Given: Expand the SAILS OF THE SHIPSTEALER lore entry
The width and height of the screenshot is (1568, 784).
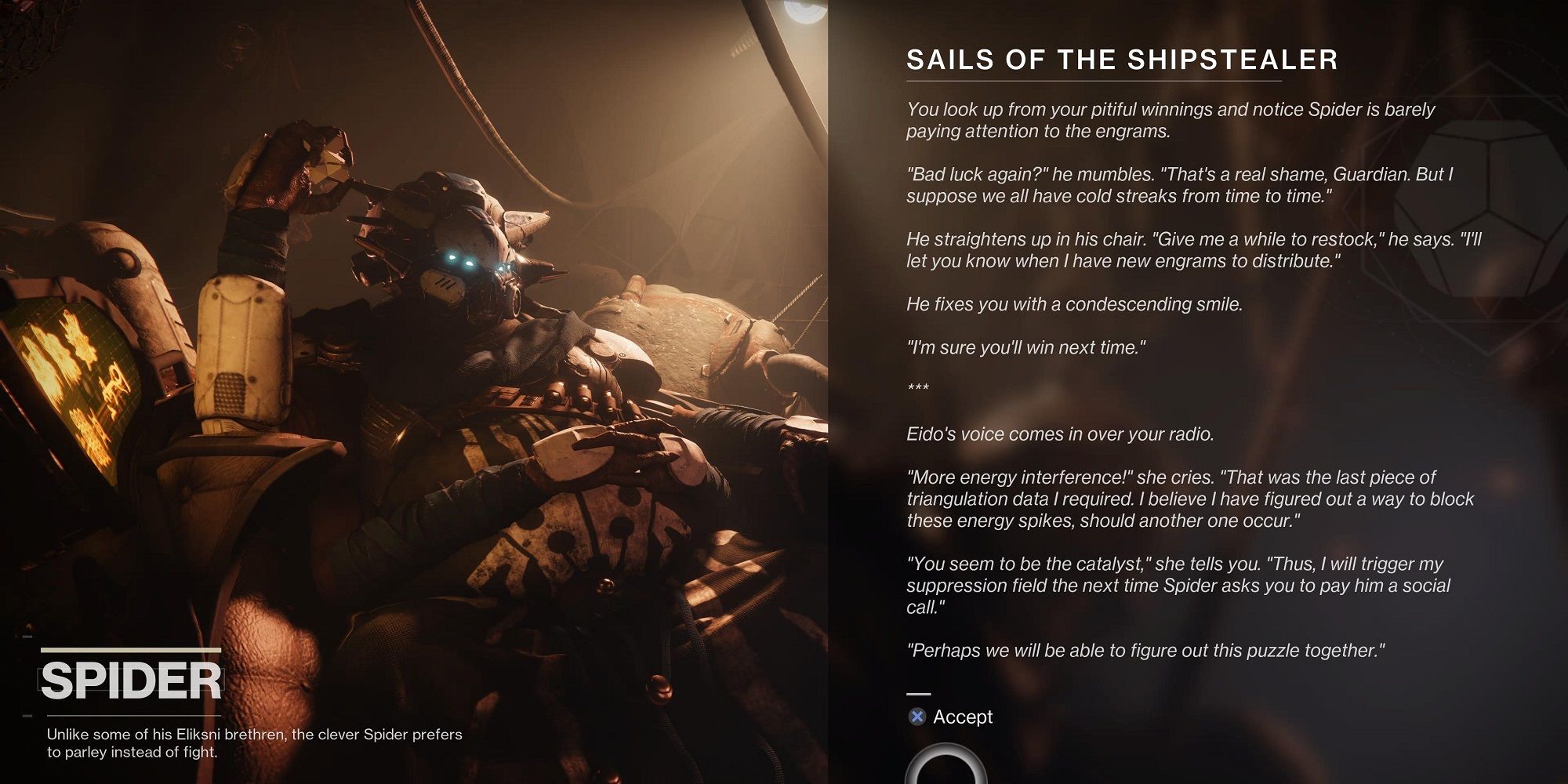Looking at the screenshot, I should point(1121,59).
